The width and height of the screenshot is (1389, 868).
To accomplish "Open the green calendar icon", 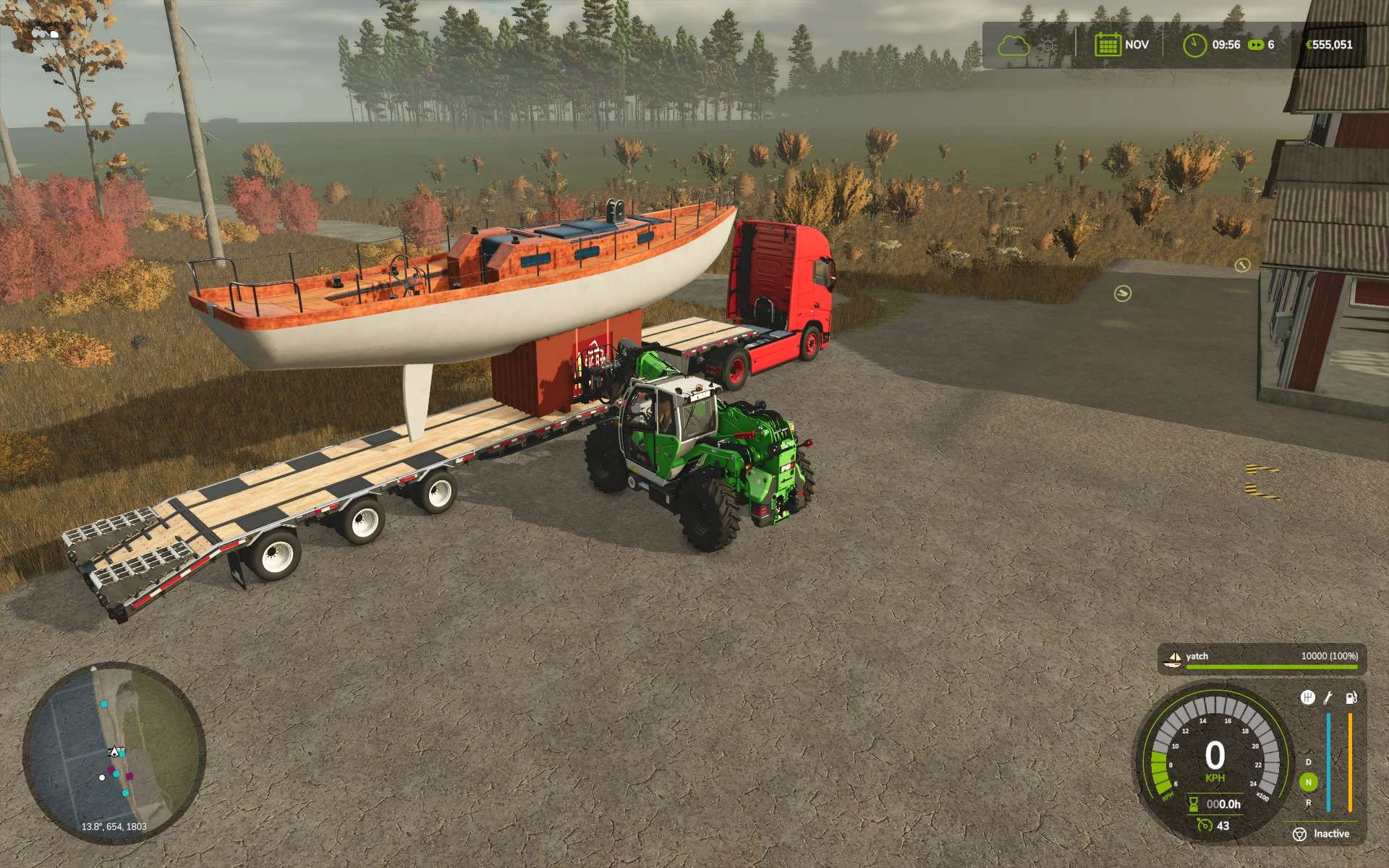I will [1107, 45].
